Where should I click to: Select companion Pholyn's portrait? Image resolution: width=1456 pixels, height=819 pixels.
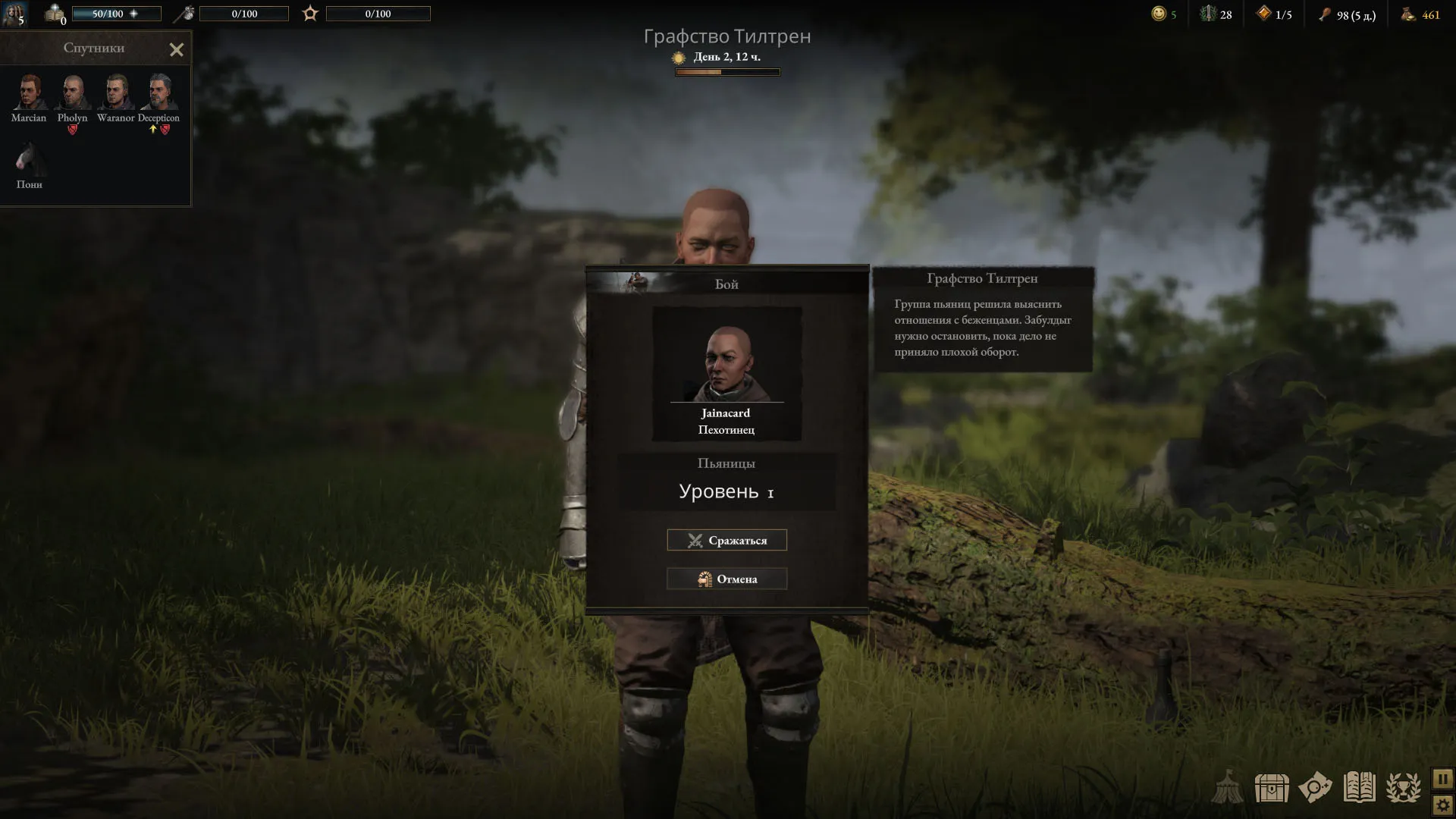tap(73, 93)
